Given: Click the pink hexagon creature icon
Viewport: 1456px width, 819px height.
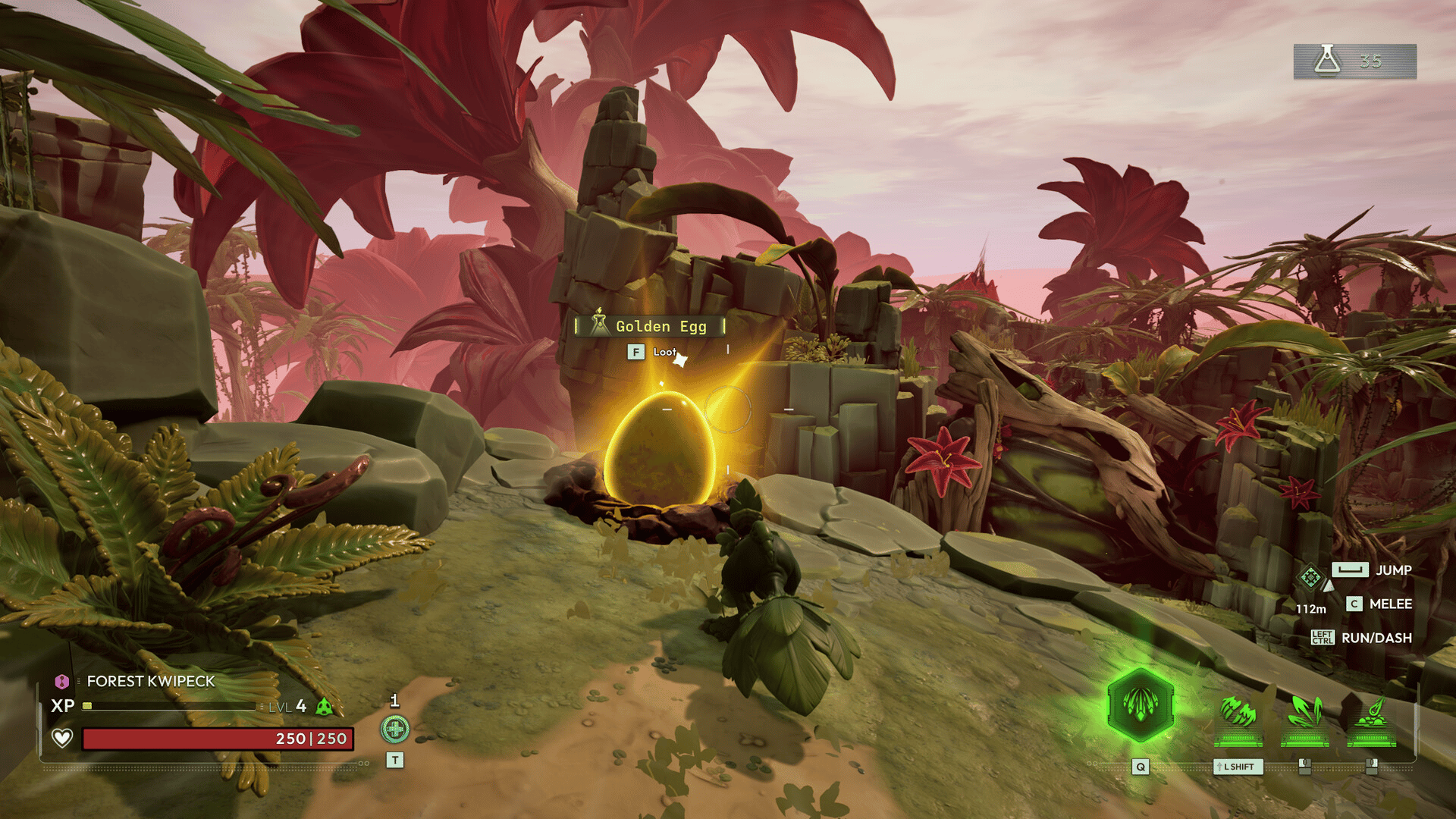Looking at the screenshot, I should (x=62, y=681).
